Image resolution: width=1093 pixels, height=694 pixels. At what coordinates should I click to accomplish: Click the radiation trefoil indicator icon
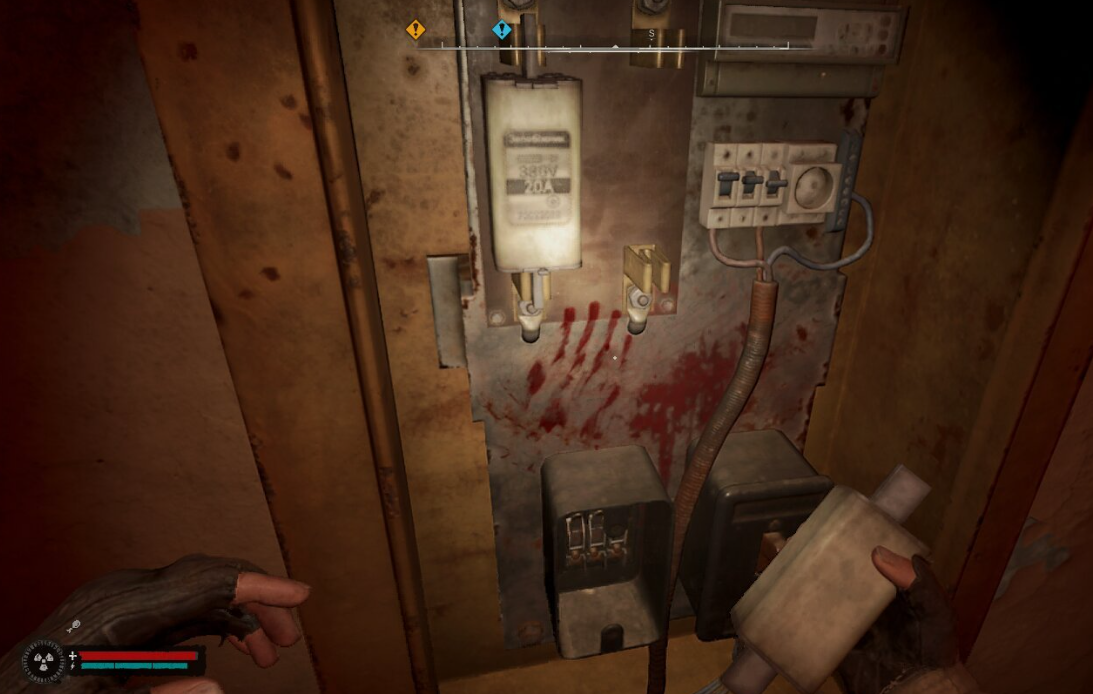pos(43,661)
